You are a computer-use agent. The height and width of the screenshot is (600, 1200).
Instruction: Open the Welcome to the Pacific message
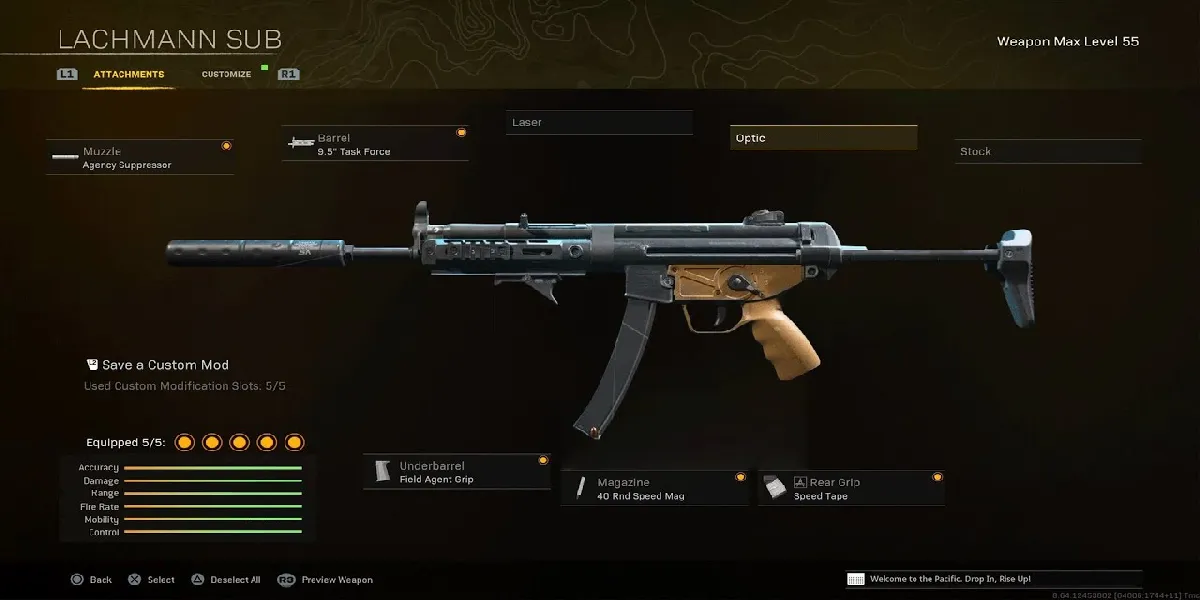click(x=992, y=579)
